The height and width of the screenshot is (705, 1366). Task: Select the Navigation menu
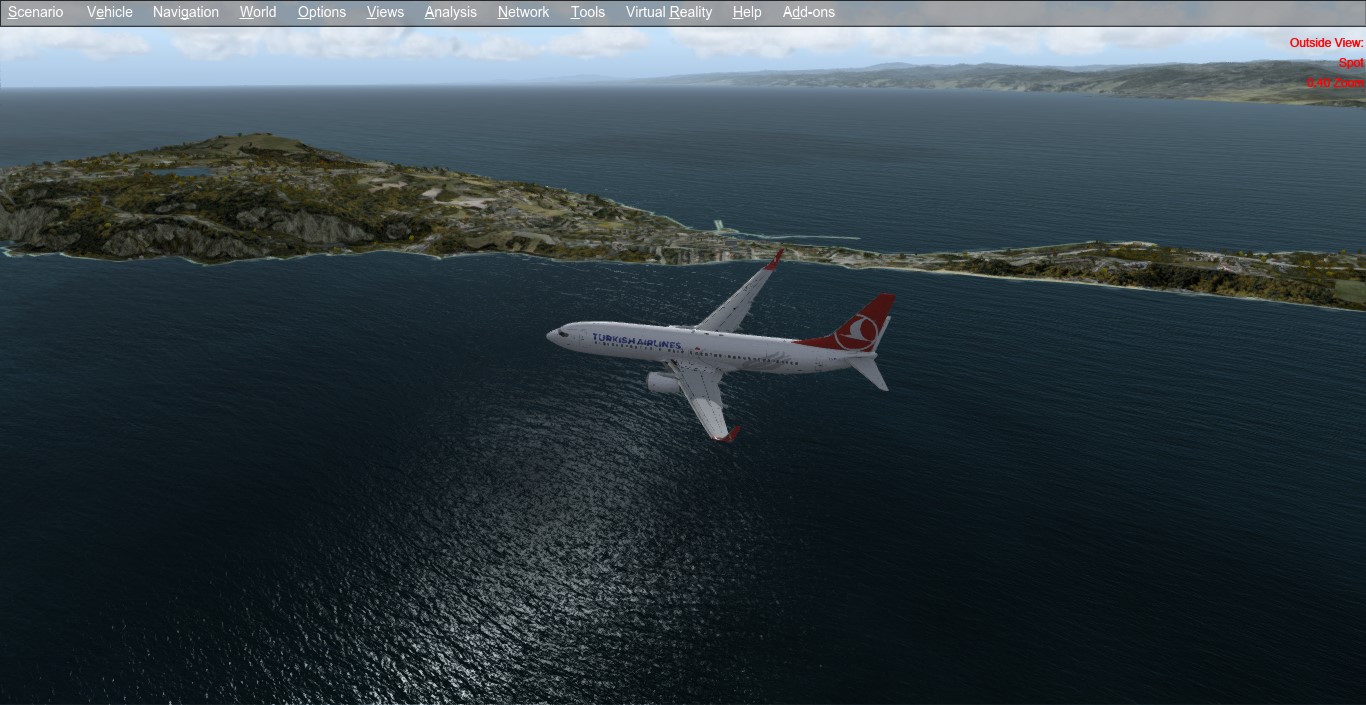point(186,12)
